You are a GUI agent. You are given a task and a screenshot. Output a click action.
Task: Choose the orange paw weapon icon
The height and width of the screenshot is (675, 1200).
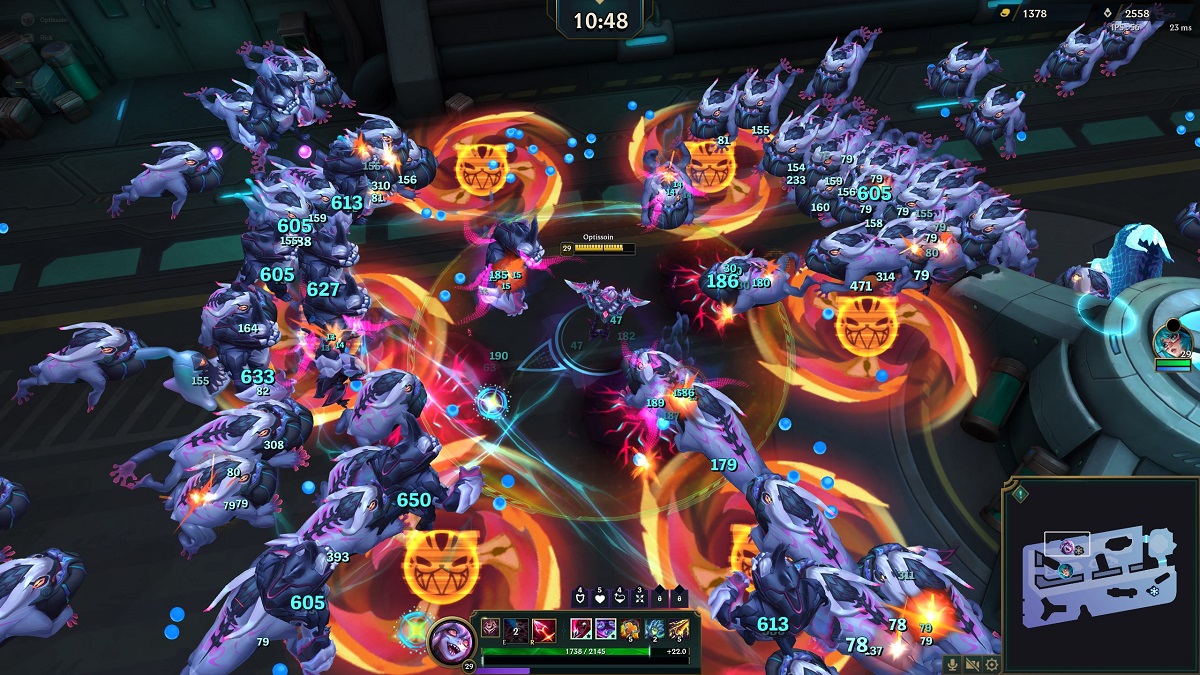pyautogui.click(x=630, y=628)
